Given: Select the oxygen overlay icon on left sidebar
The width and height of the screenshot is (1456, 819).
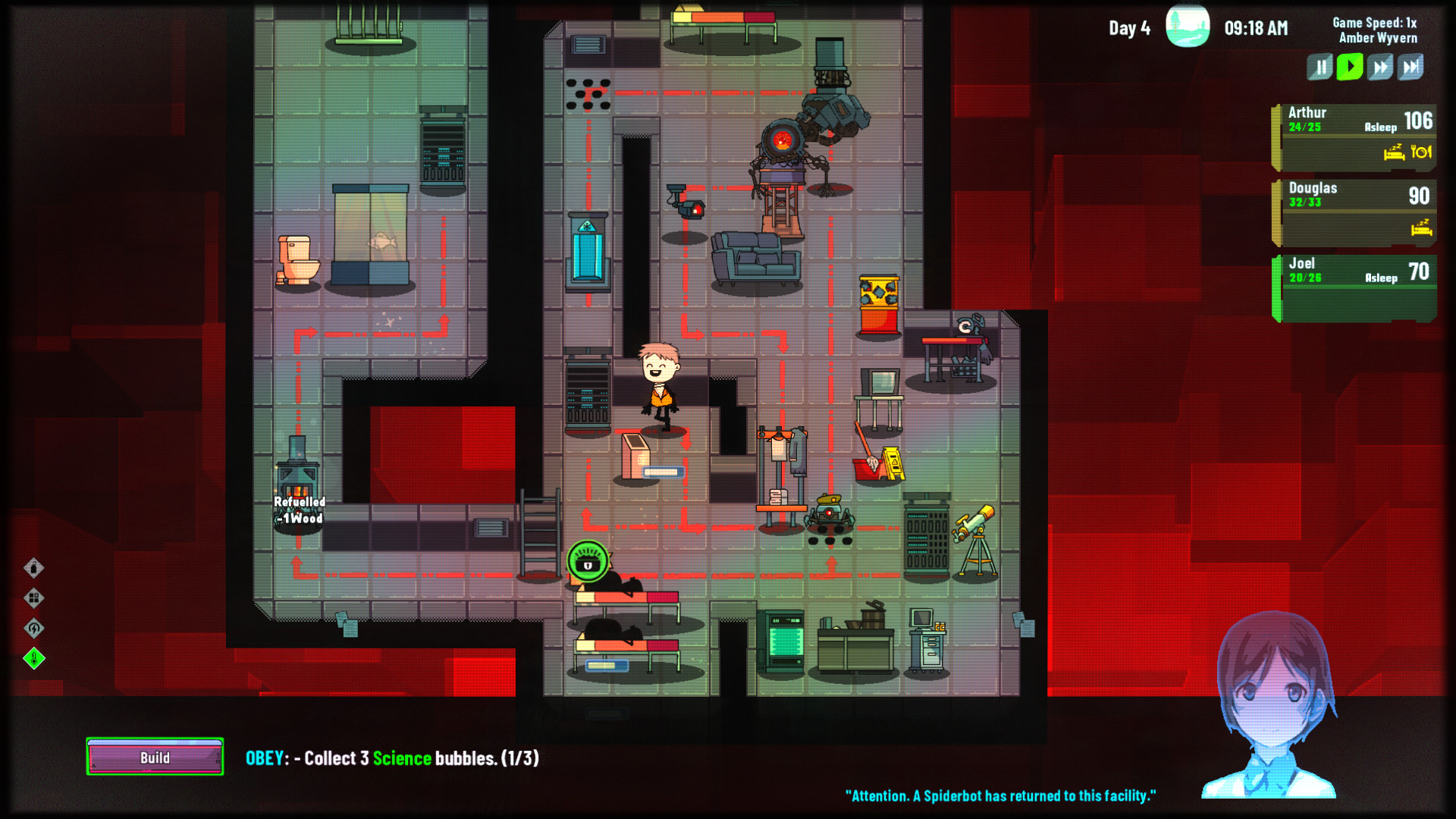Looking at the screenshot, I should coord(34,568).
